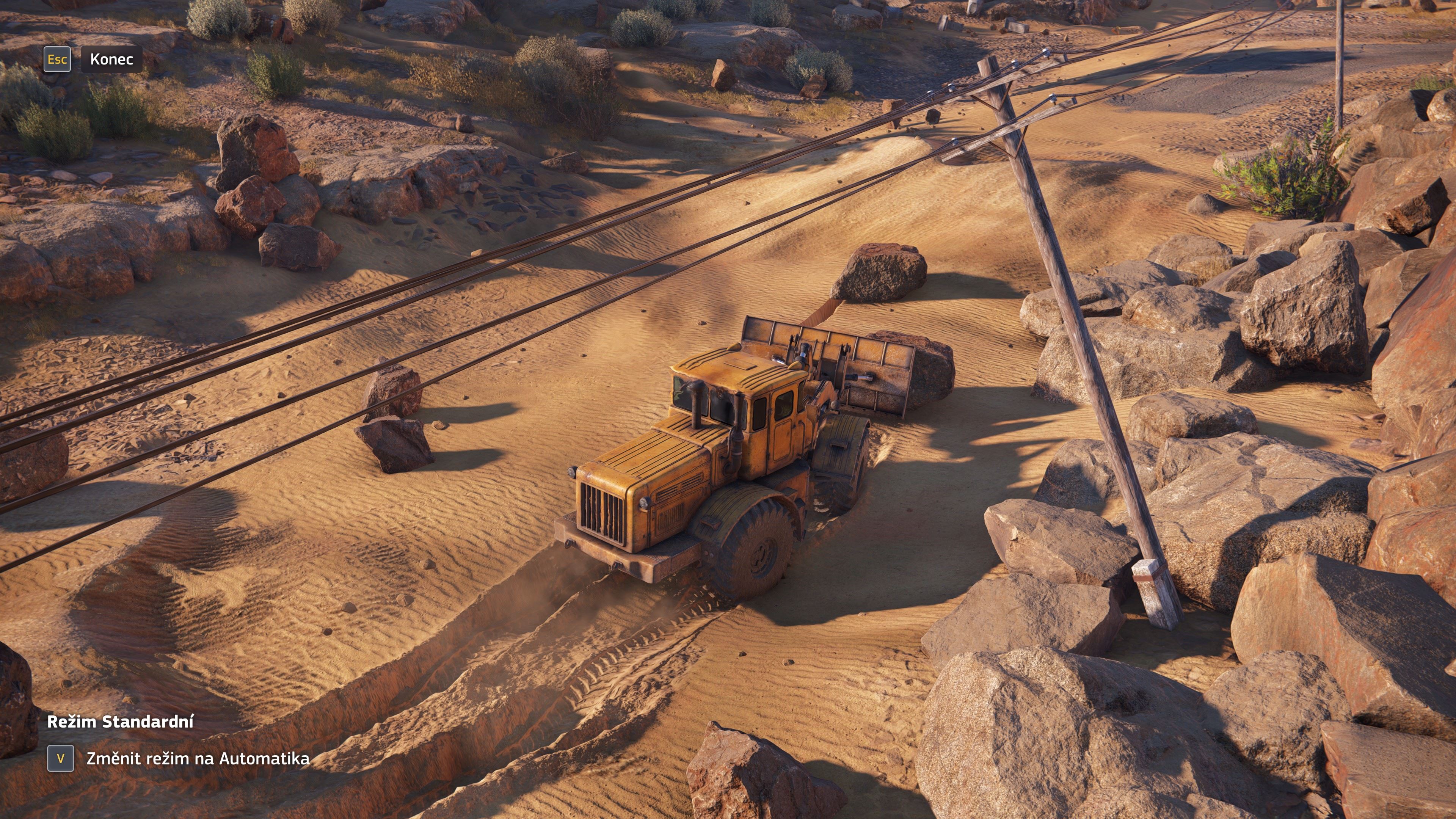Screen dimensions: 1456x819
Task: Select the Změnit režim na Automatika option
Action: (x=197, y=758)
